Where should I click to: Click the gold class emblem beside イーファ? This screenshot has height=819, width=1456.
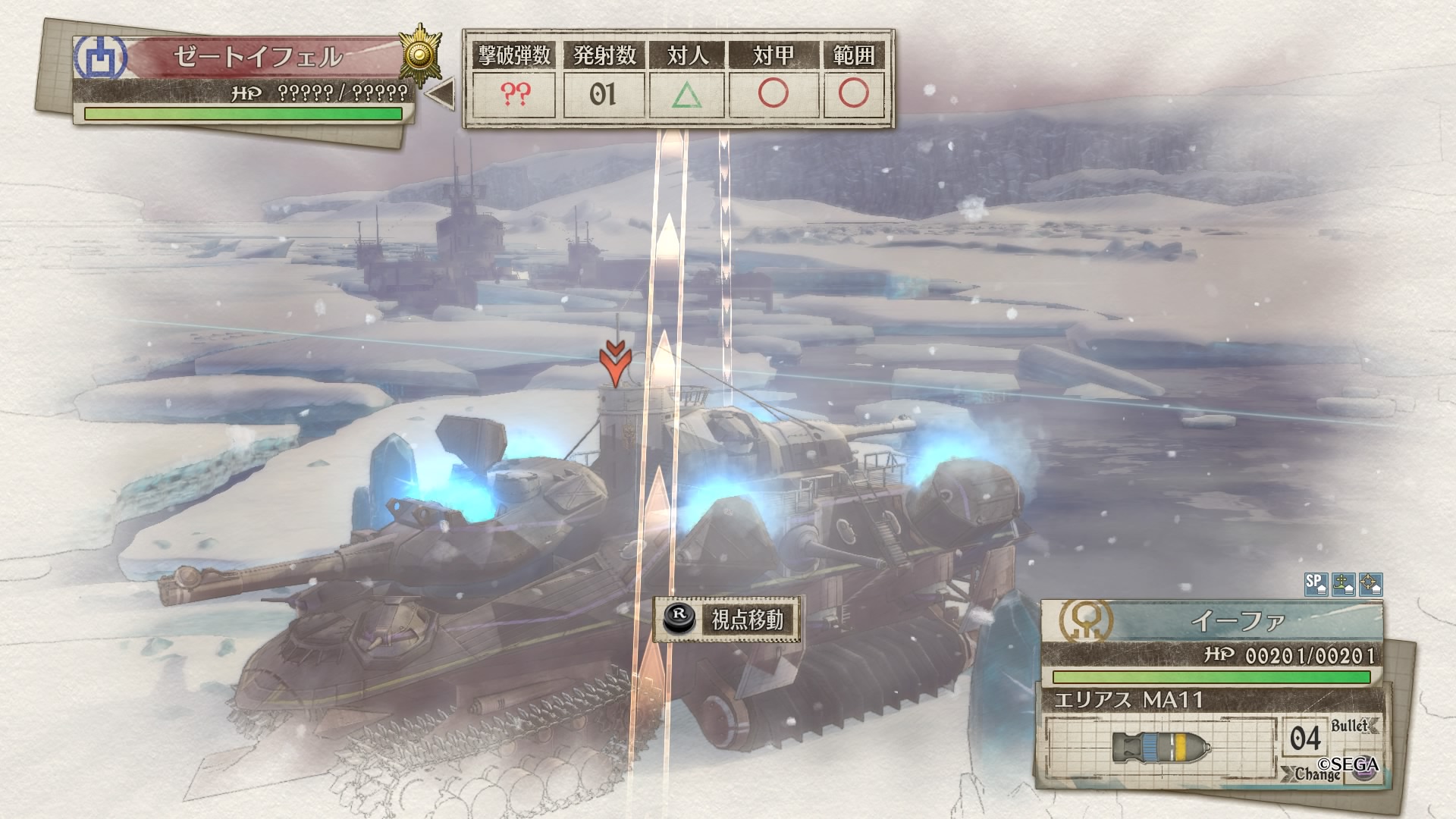1086,621
